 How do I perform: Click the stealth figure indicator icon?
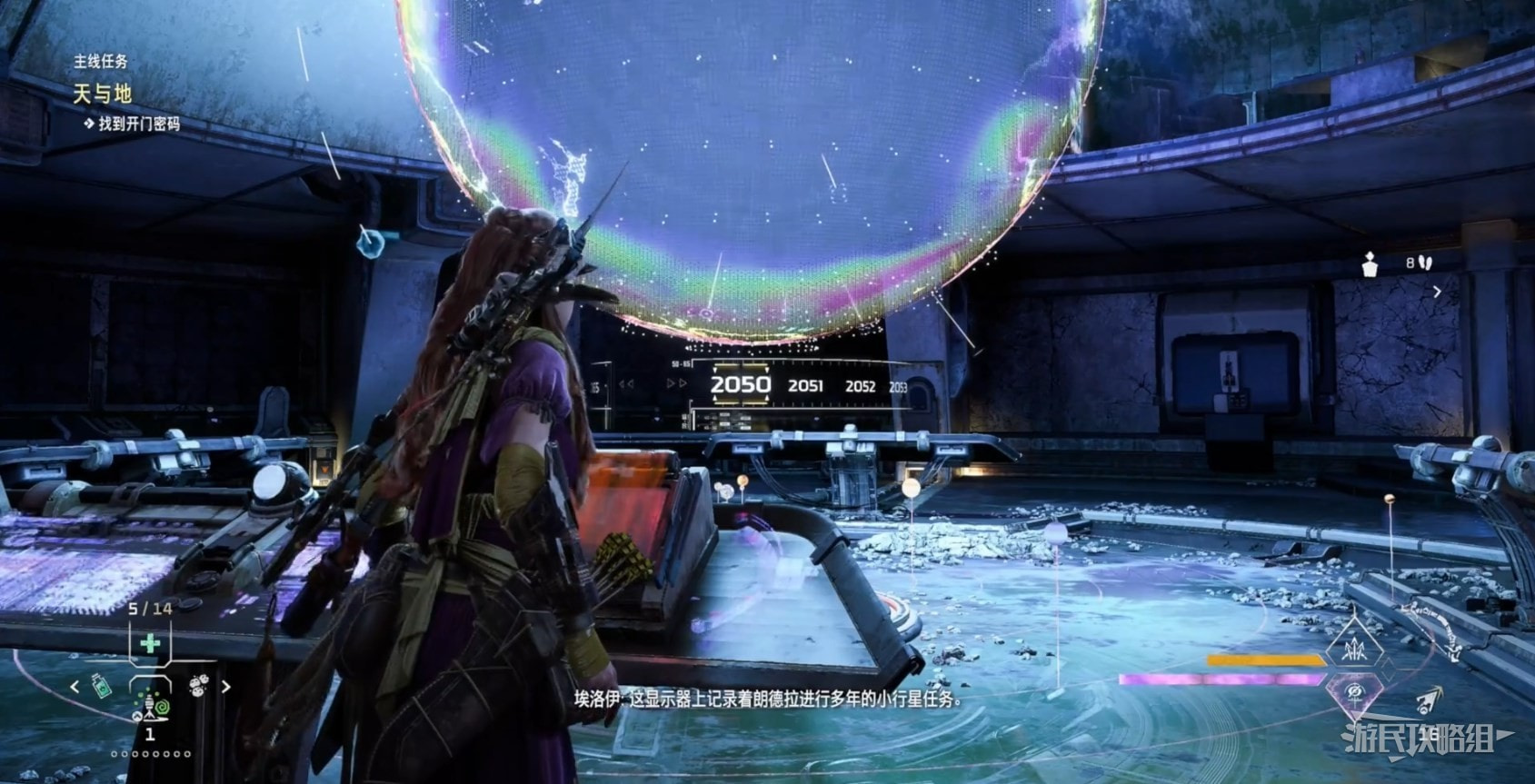tap(1370, 263)
